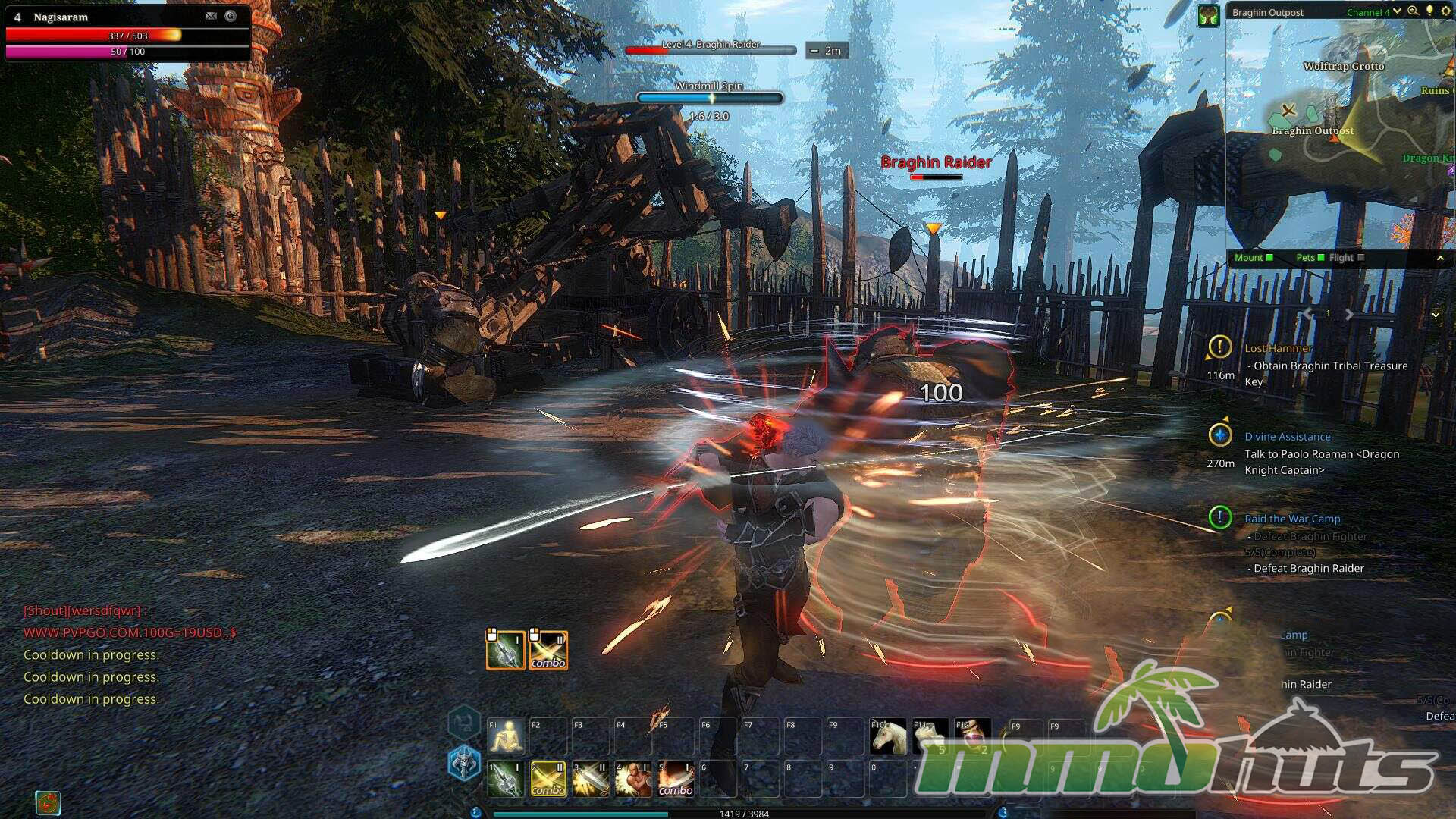Use the potion in slot F12
This screenshot has width=1456, height=819.
coord(973,736)
